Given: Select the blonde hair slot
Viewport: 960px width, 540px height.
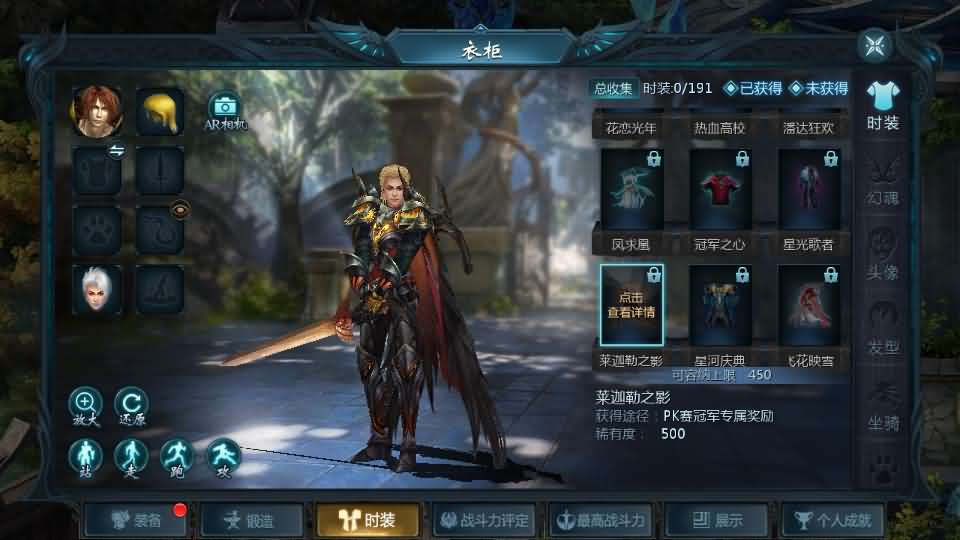Looking at the screenshot, I should click(x=160, y=111).
